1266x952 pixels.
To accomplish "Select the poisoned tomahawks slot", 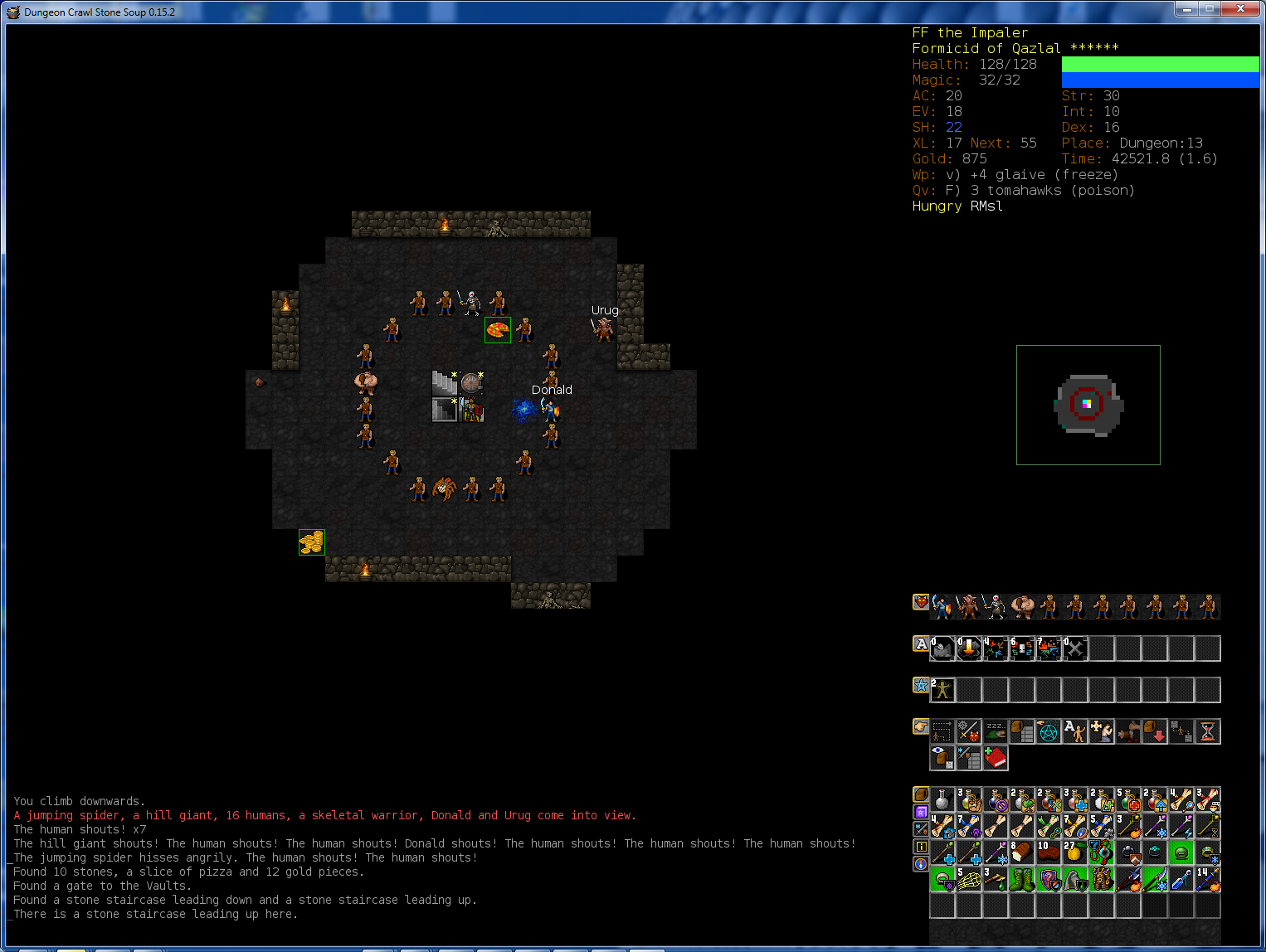I will point(996,879).
